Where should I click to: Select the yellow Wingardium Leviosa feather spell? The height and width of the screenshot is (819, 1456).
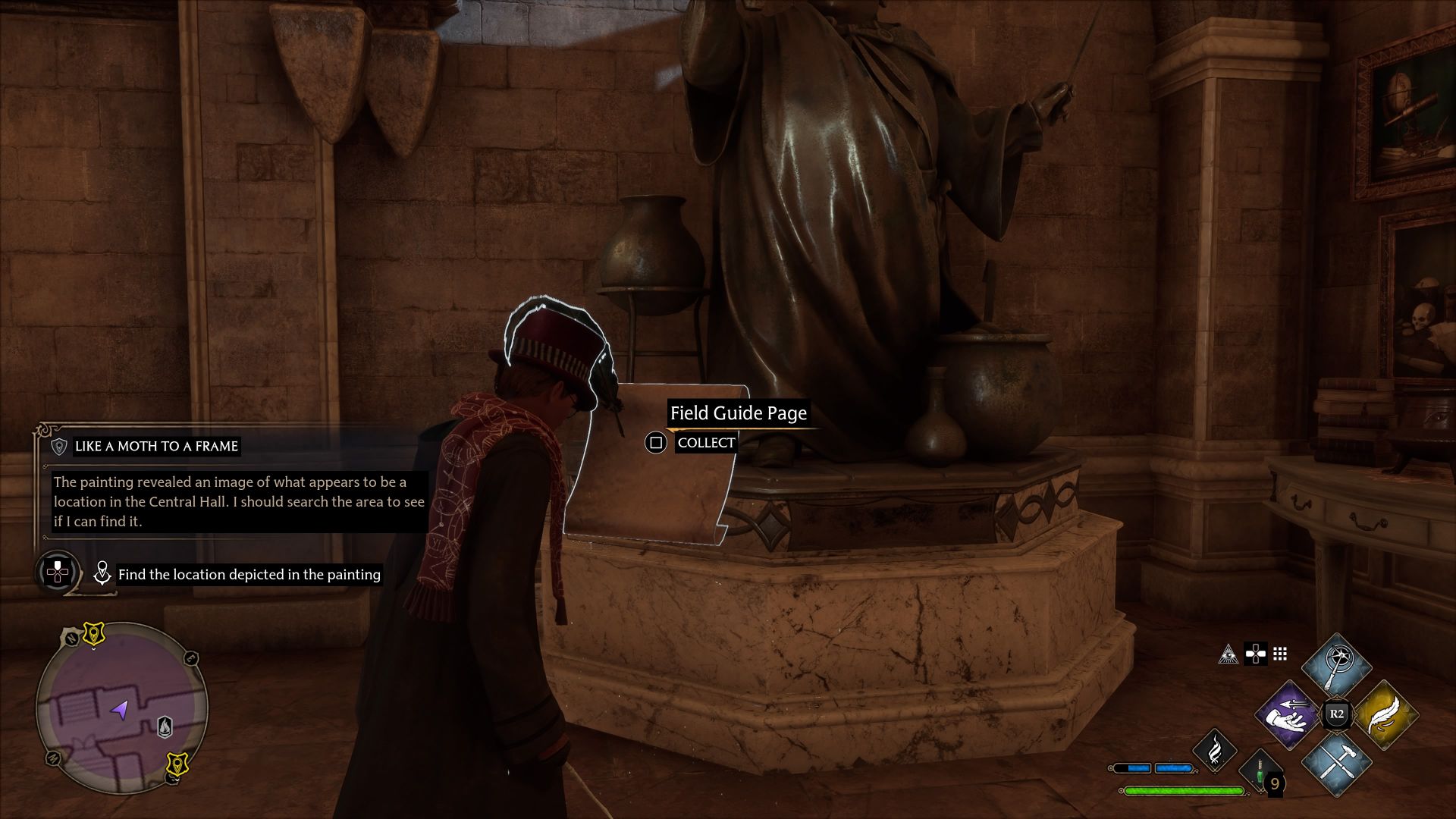(1386, 714)
